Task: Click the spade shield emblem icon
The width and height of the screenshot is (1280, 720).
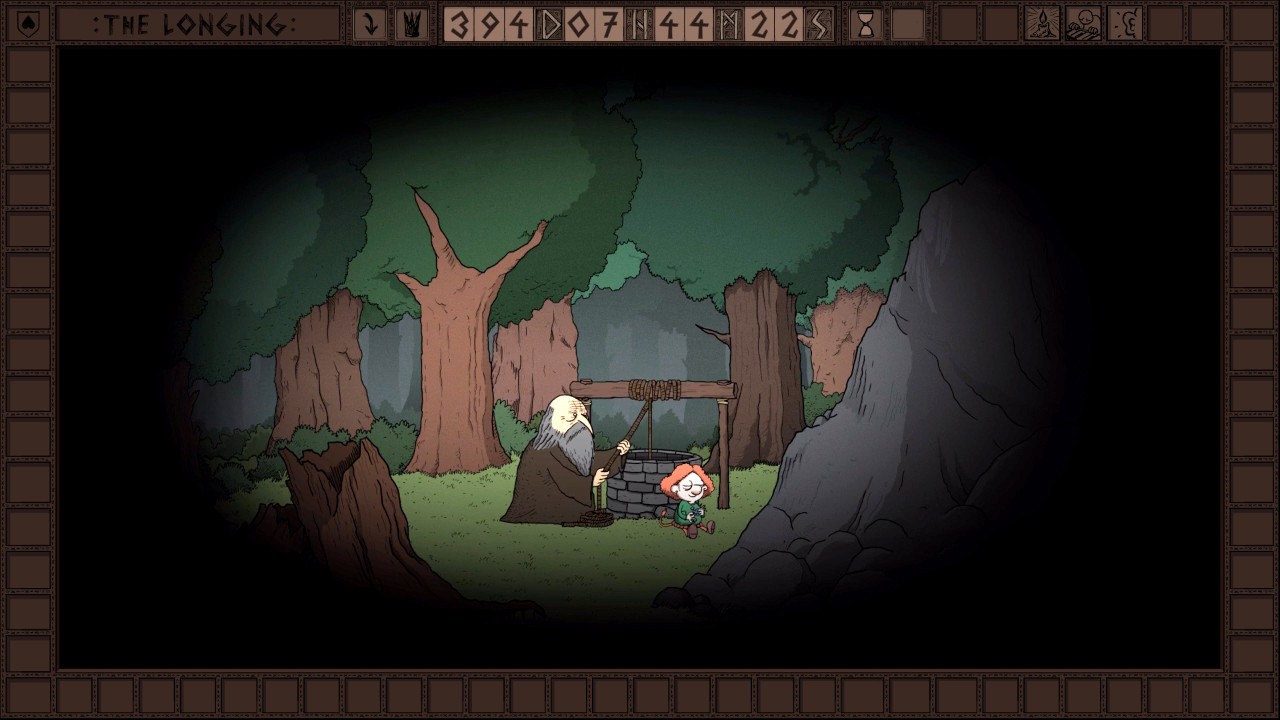Action: coord(27,24)
